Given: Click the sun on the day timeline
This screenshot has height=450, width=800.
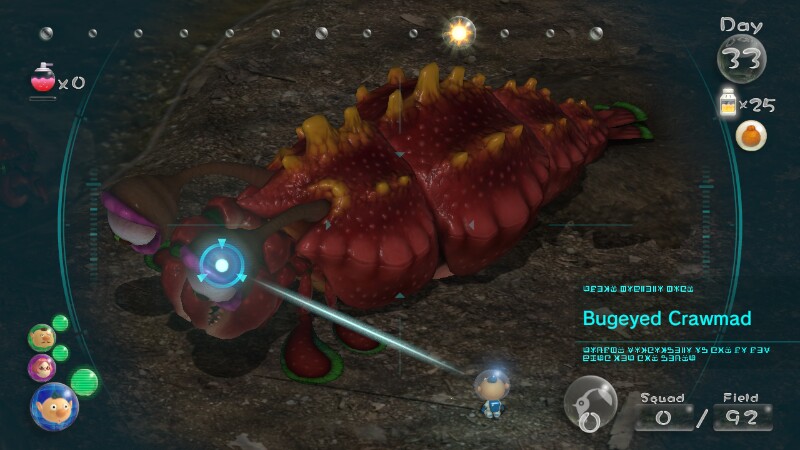Looking at the screenshot, I should coord(460,32).
